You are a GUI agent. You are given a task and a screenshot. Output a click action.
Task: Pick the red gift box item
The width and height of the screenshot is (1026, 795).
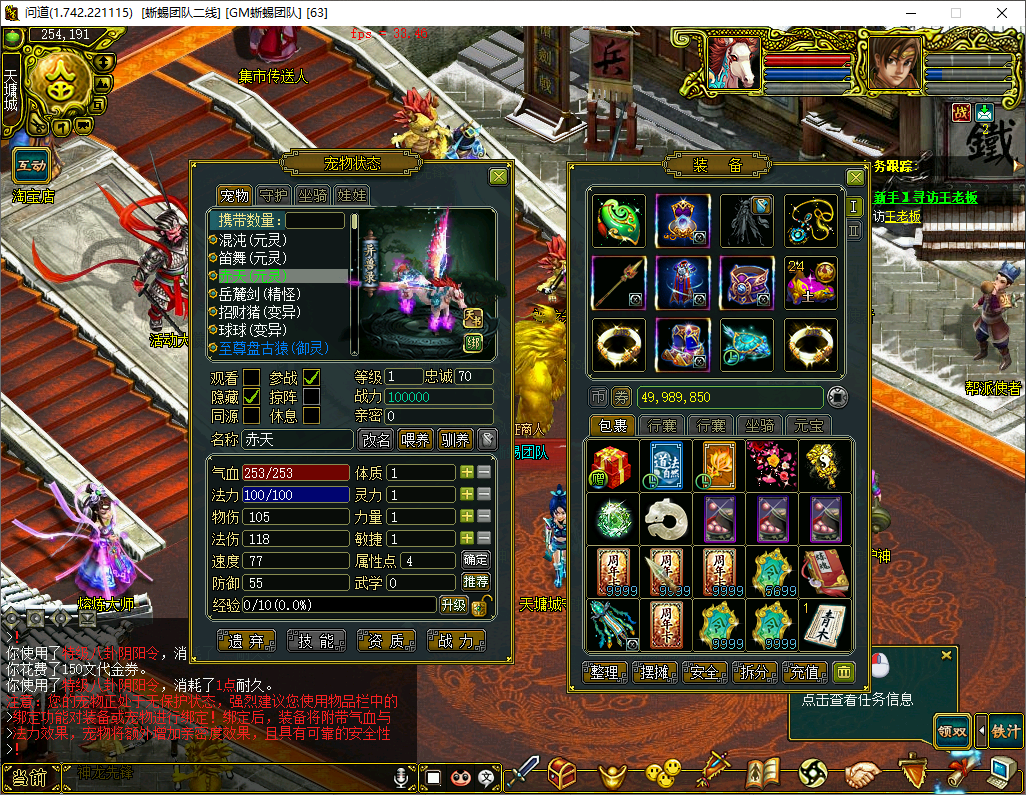pyautogui.click(x=611, y=465)
